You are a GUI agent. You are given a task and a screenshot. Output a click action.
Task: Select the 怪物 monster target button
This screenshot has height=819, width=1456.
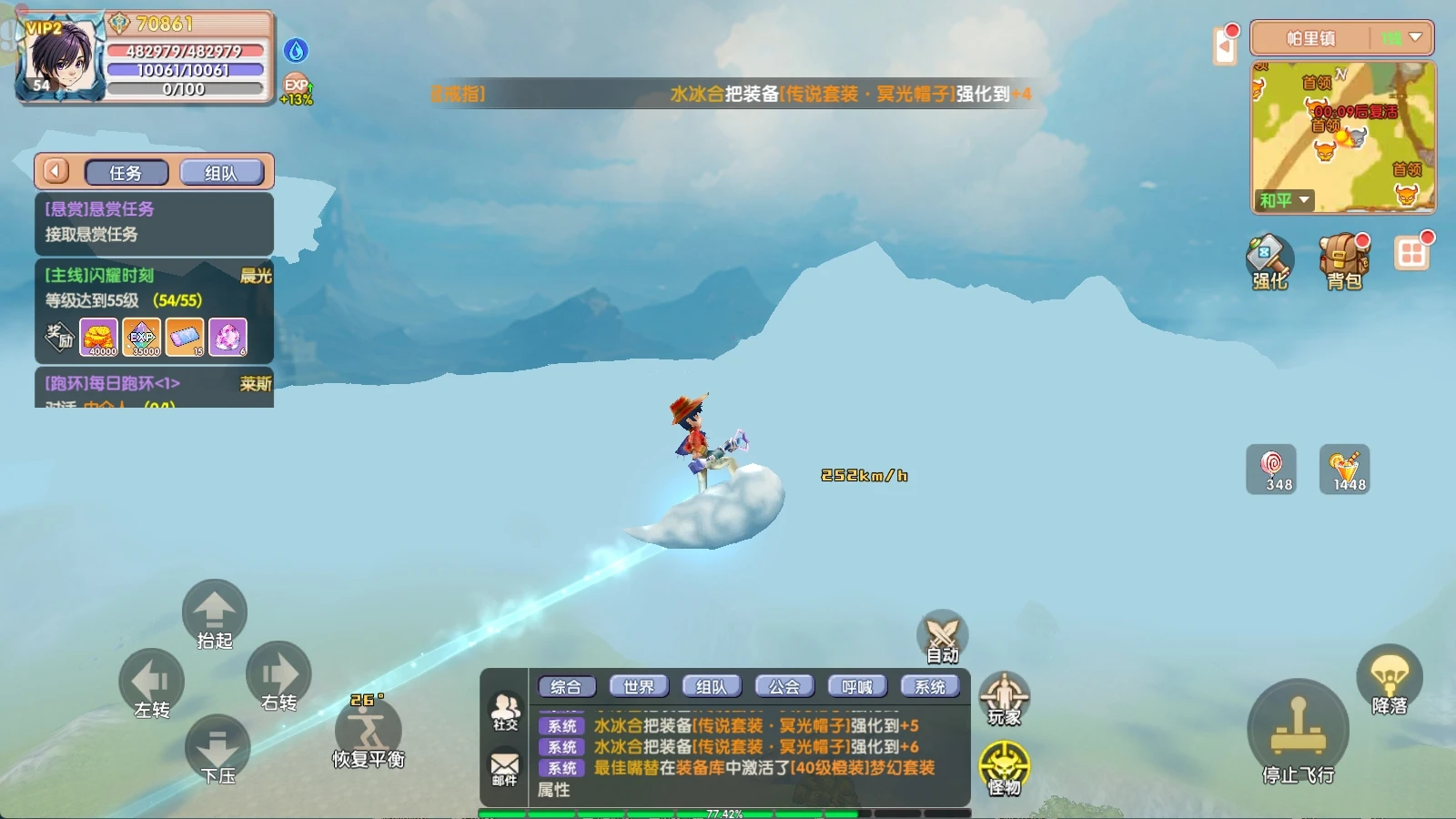(1005, 769)
